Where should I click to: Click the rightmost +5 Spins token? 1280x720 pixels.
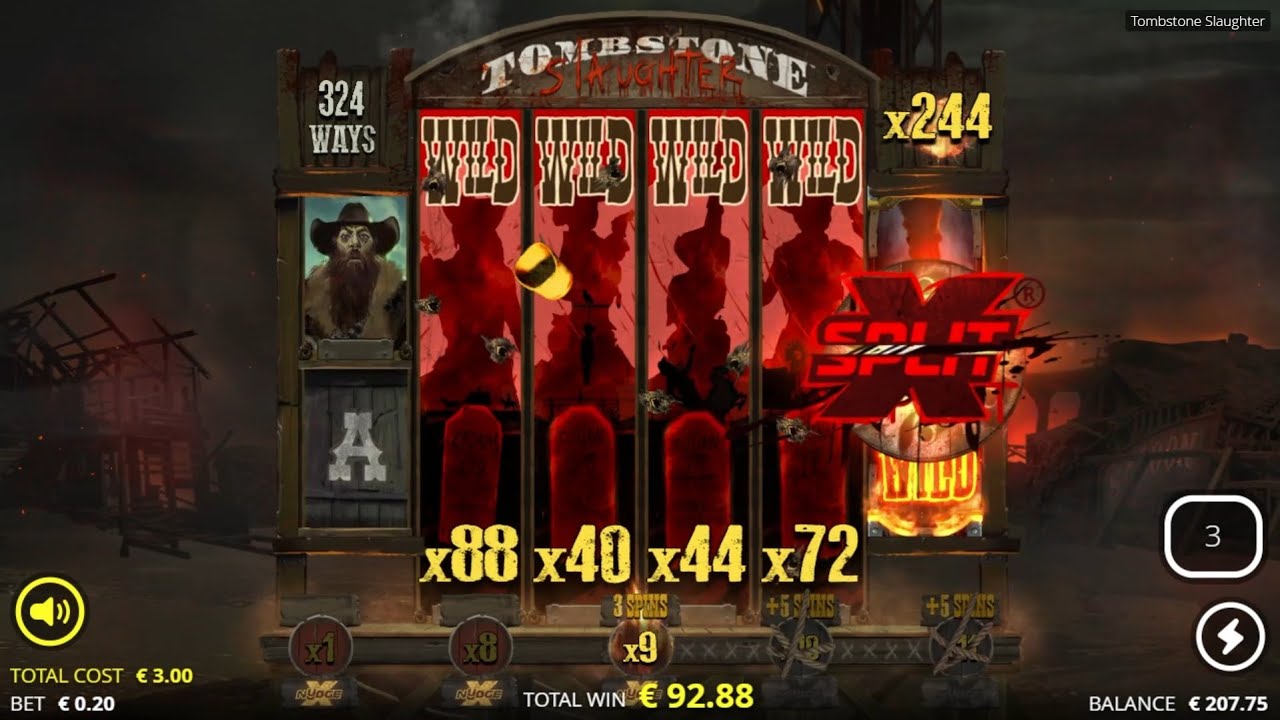(960, 648)
